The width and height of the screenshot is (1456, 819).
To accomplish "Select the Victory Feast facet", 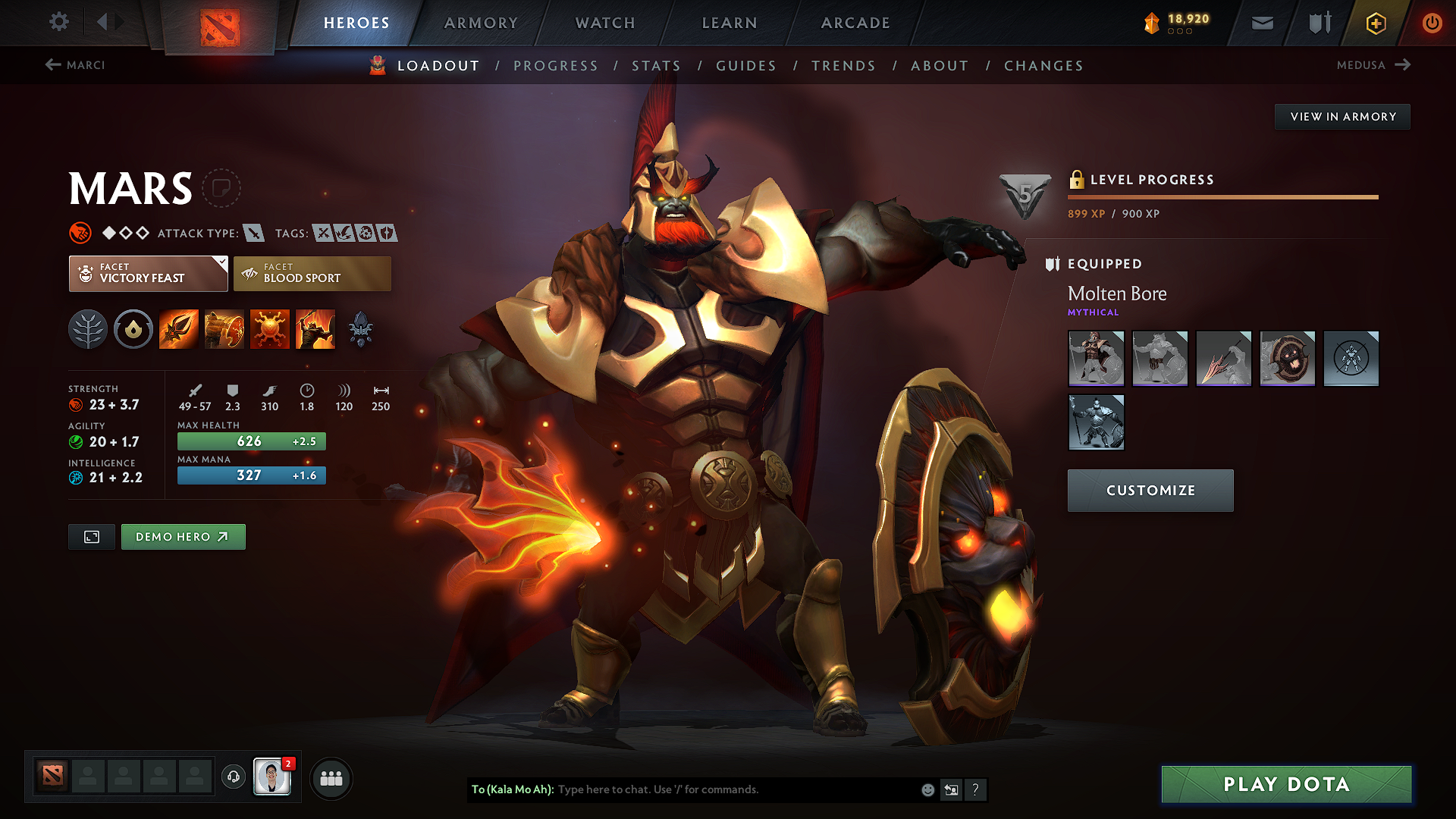I will (147, 273).
